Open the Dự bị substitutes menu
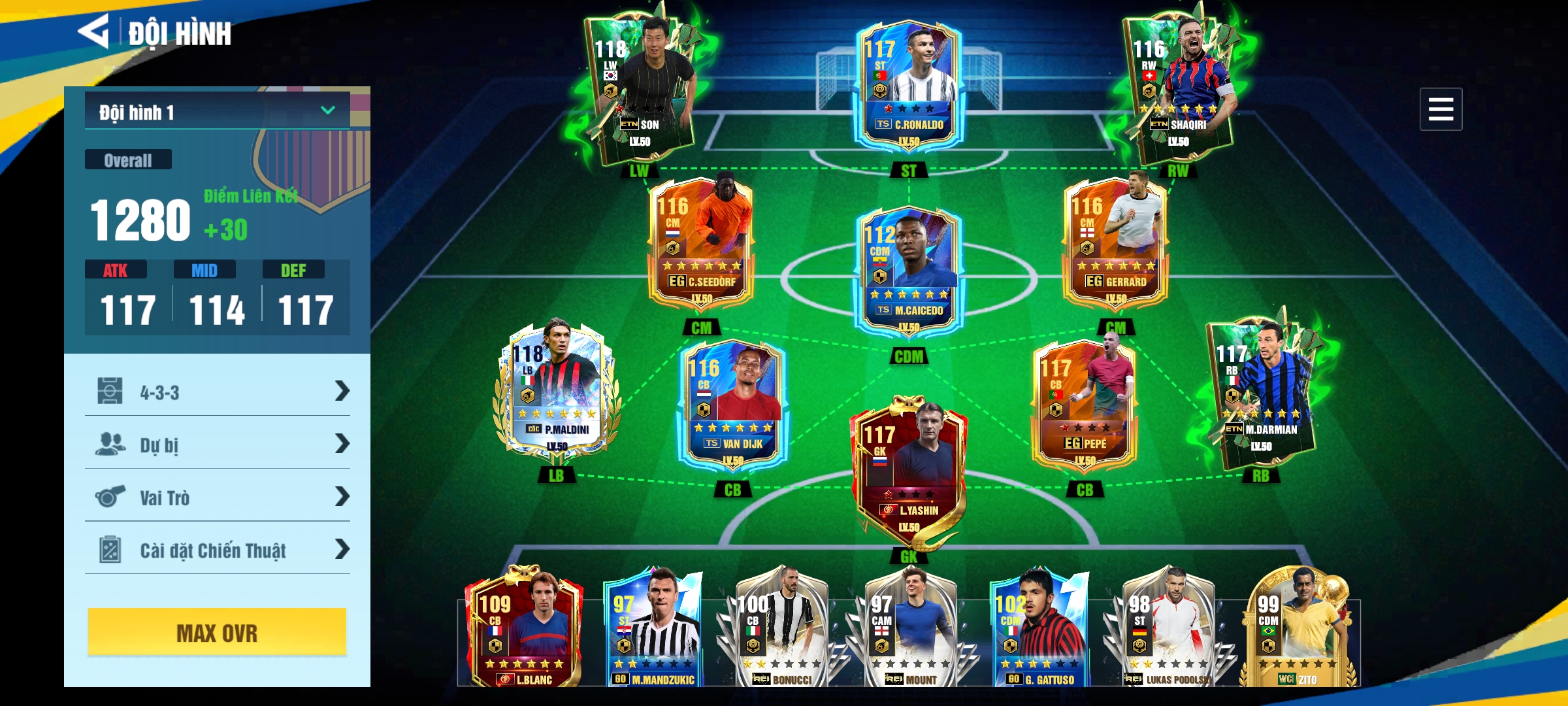 click(x=217, y=445)
